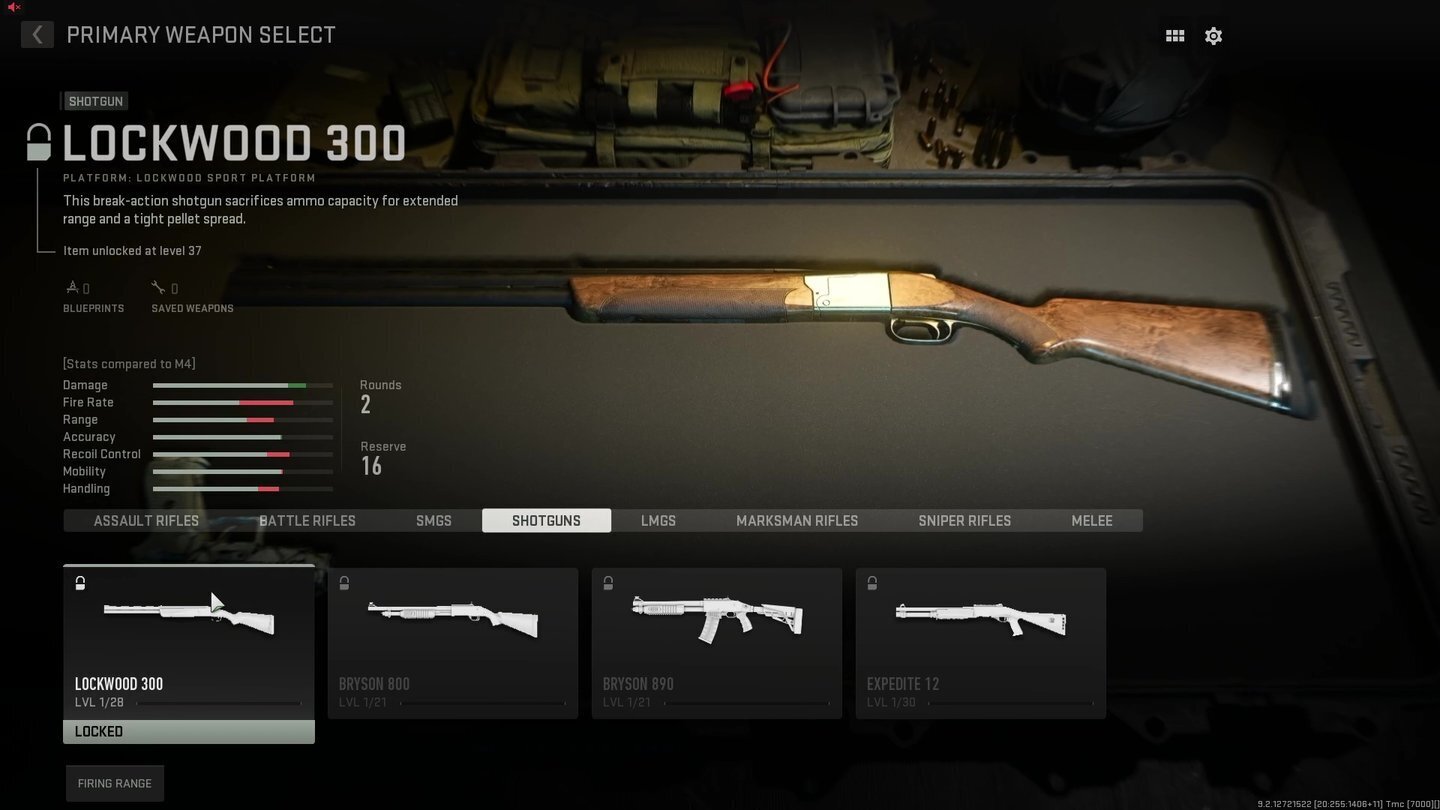This screenshot has height=810, width=1440.
Task: Select the Expedite 12 shotgun tile
Action: 981,642
